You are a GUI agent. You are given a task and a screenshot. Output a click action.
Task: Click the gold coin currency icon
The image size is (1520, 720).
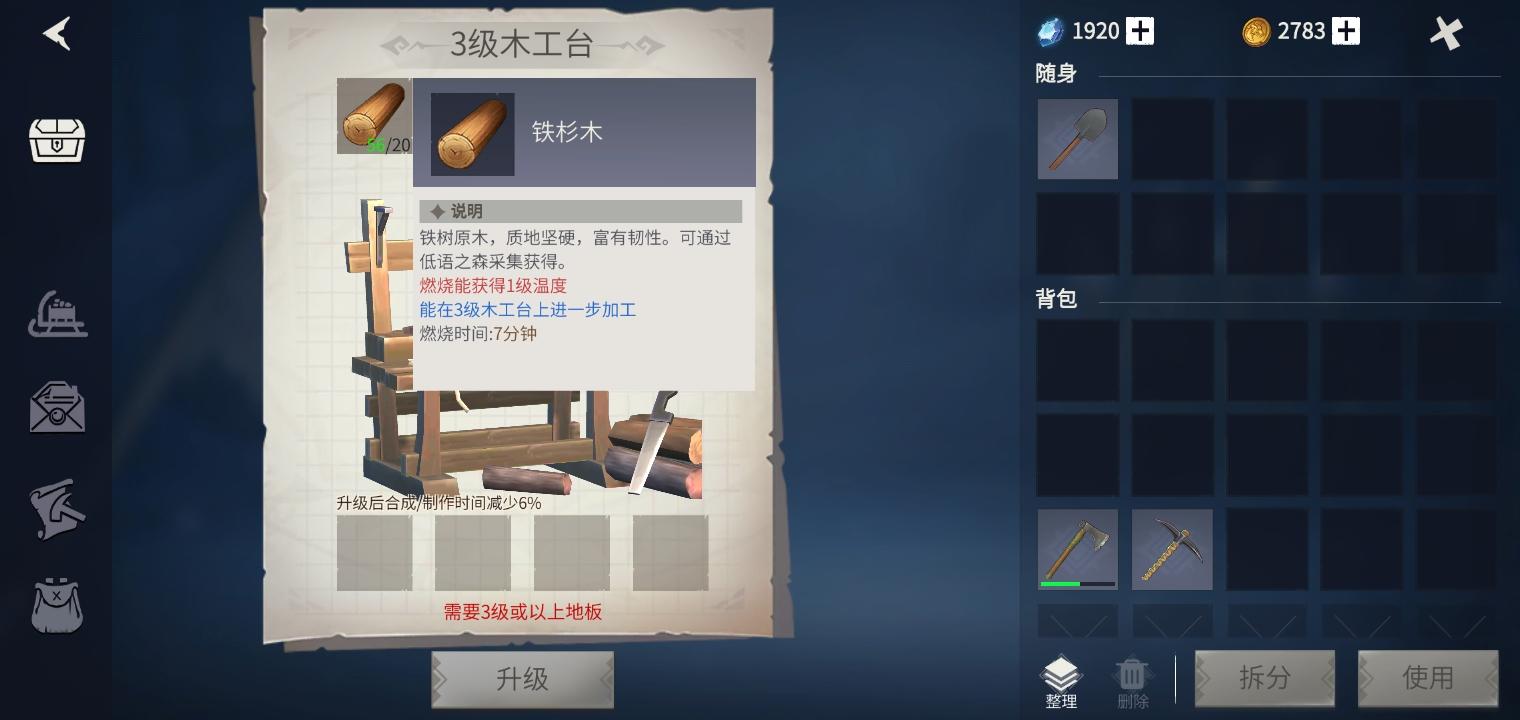tap(1258, 31)
